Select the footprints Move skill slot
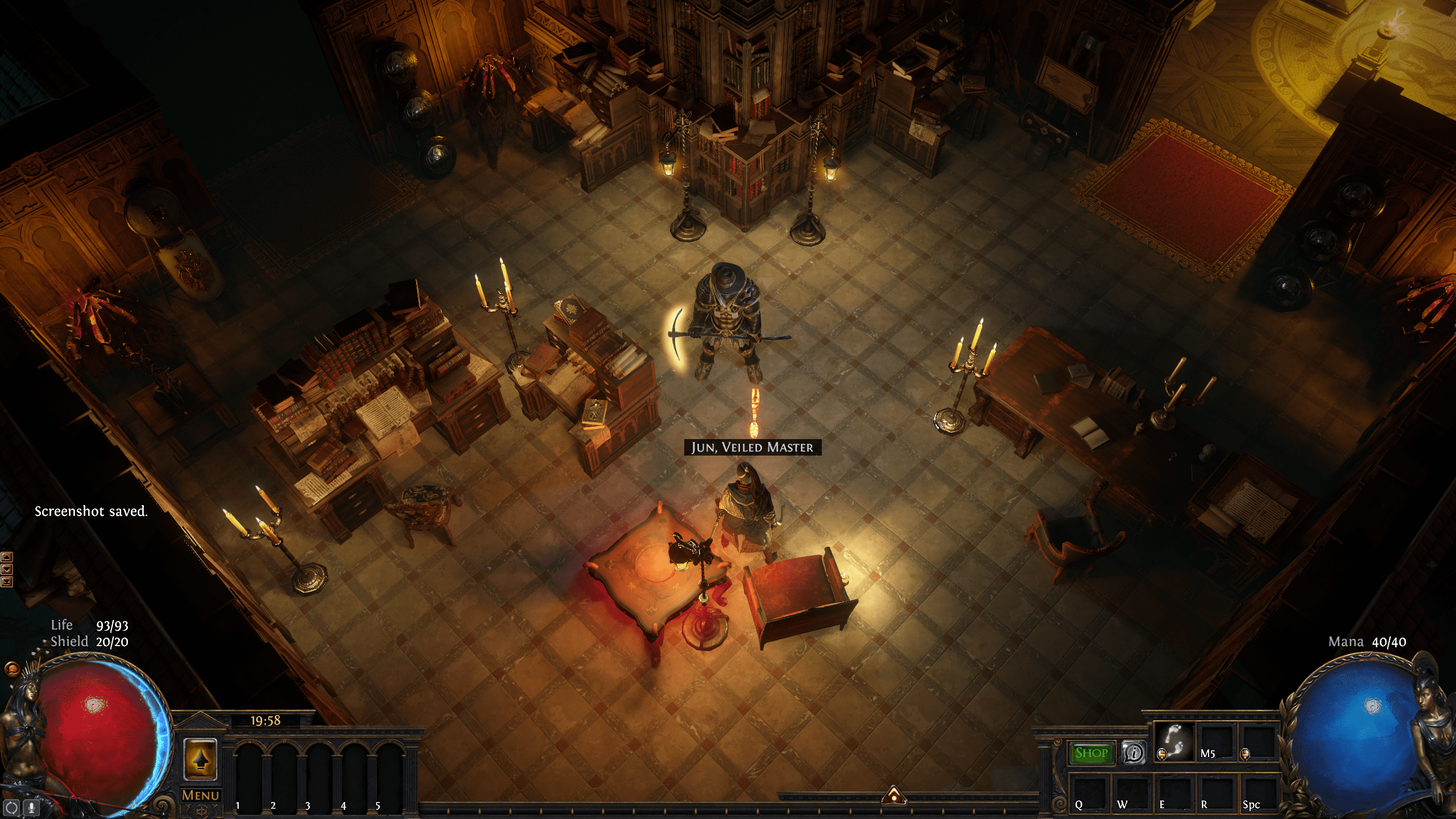The image size is (1456, 819). pos(1174,743)
